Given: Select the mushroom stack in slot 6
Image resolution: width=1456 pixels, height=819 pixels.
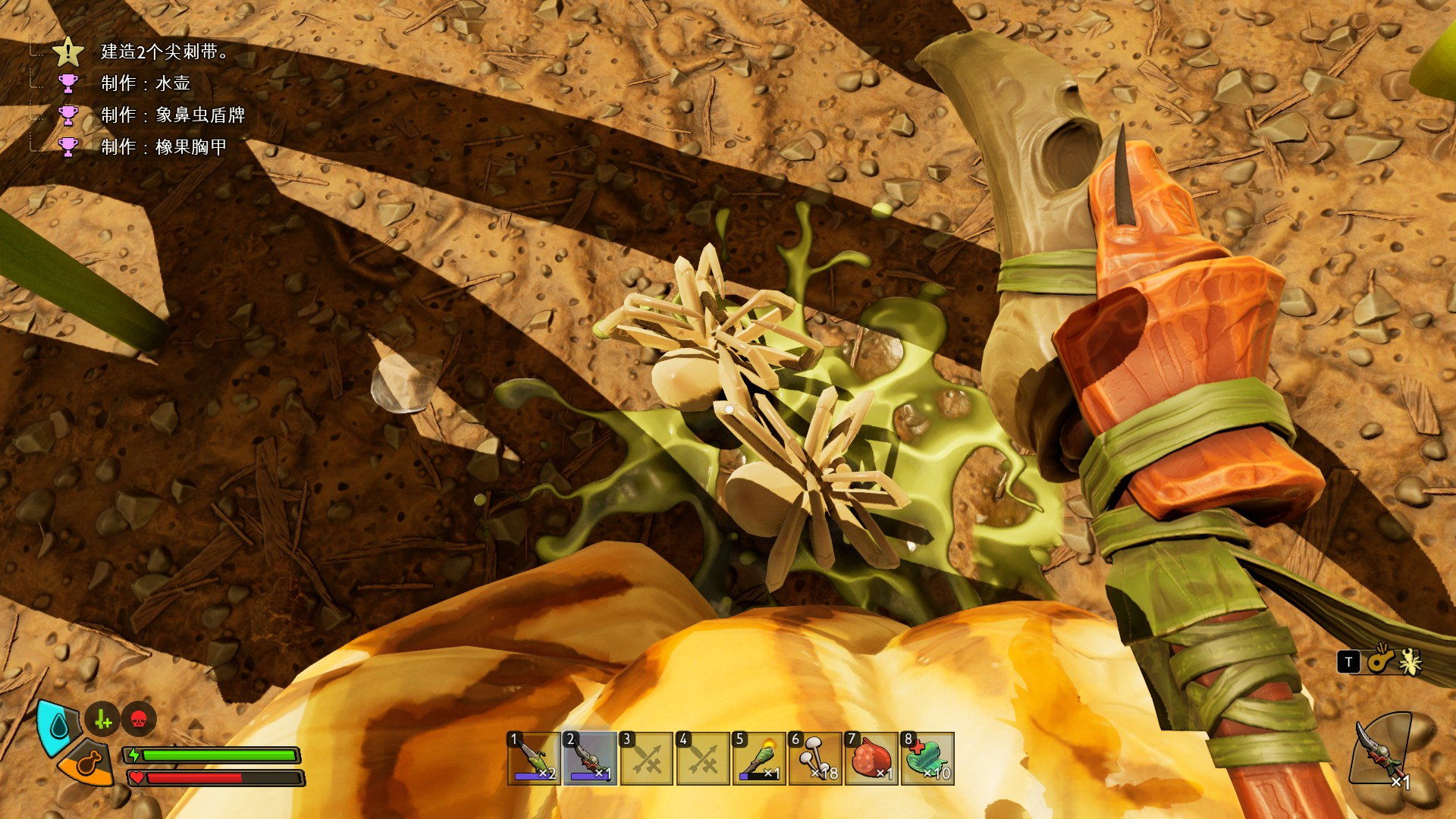Looking at the screenshot, I should [815, 758].
